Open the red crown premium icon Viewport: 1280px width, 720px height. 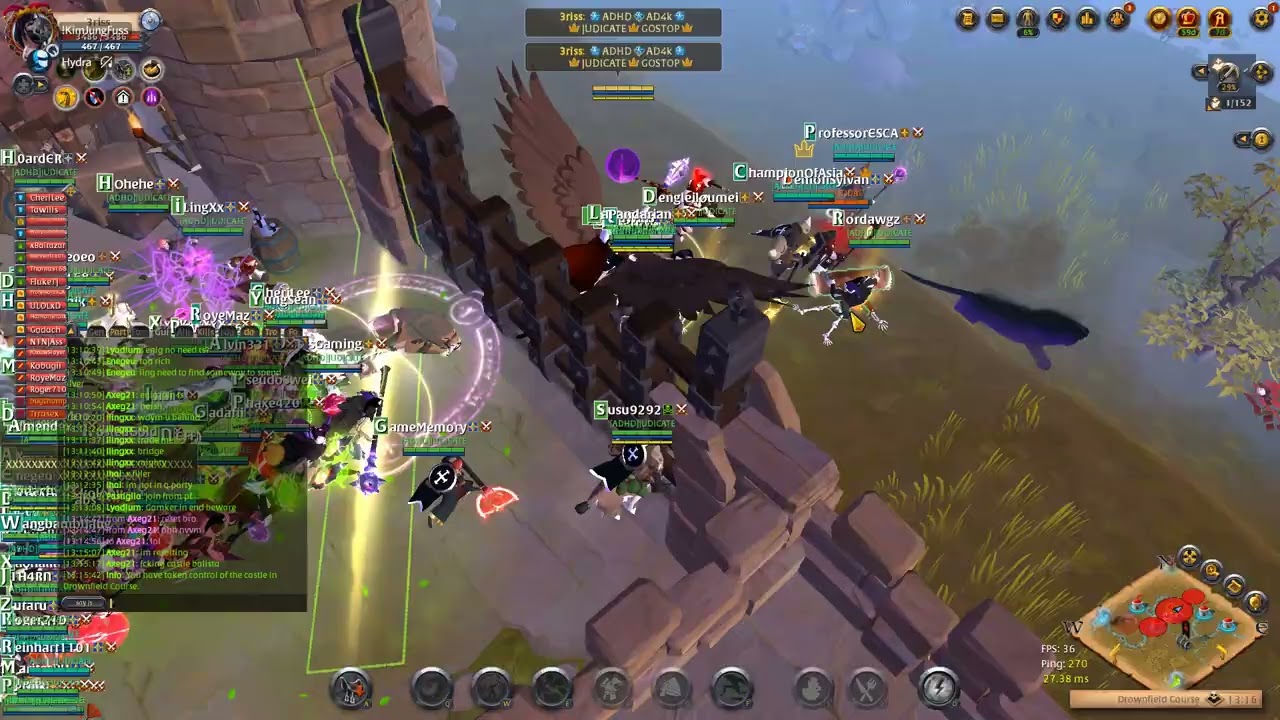(1188, 18)
